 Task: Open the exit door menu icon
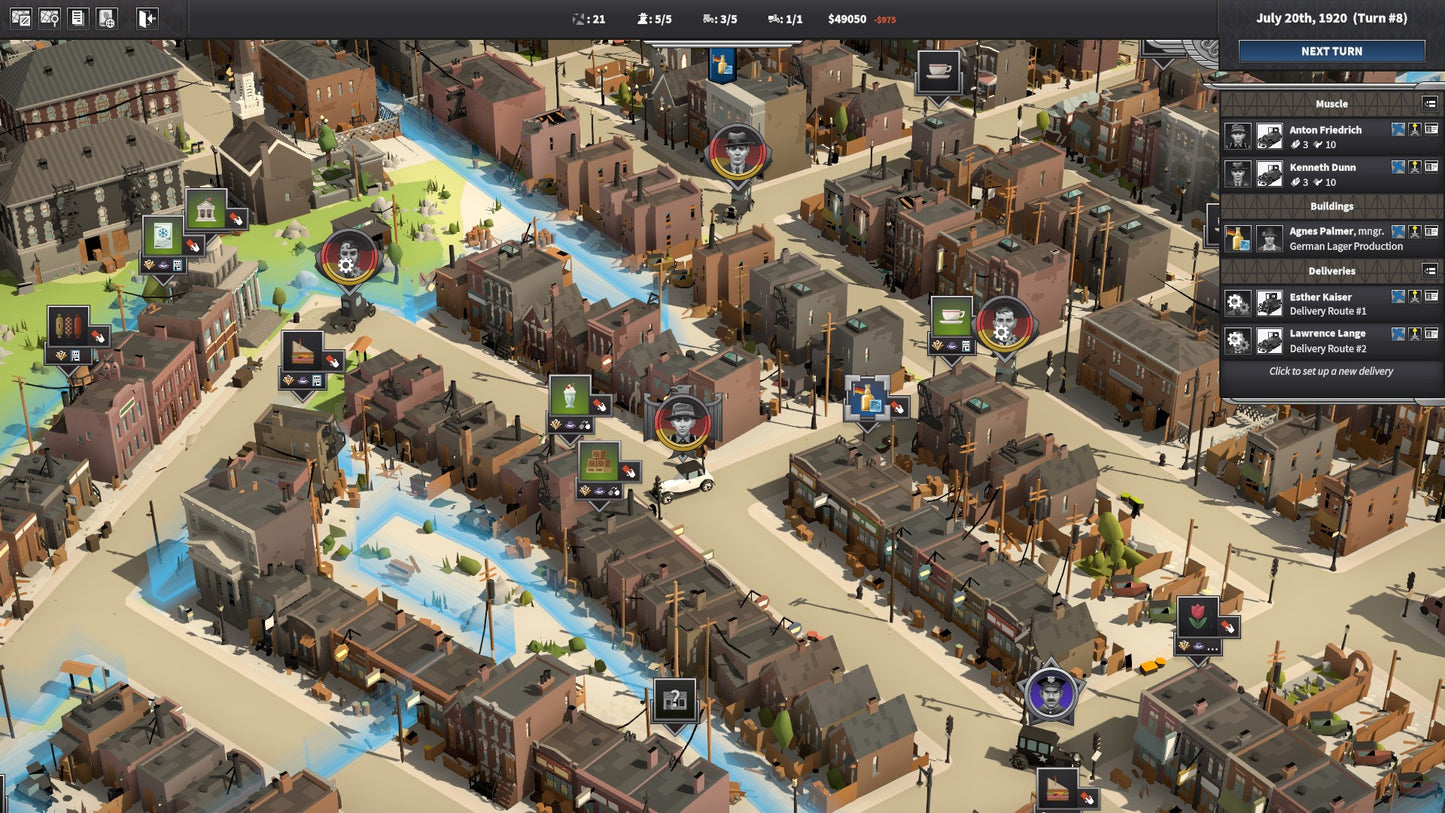pos(147,18)
